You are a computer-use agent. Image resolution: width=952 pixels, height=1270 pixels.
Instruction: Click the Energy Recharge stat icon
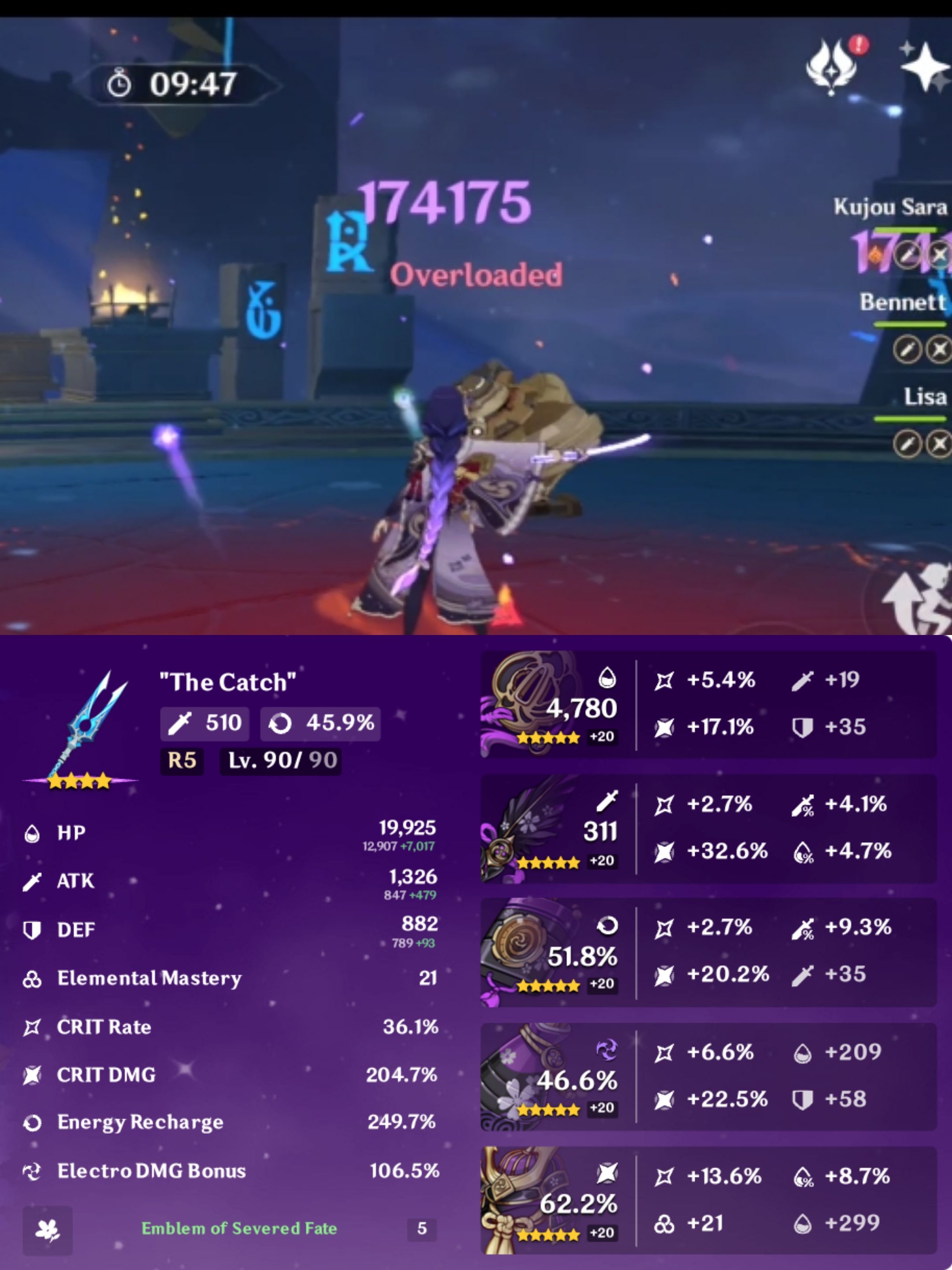32,1122
